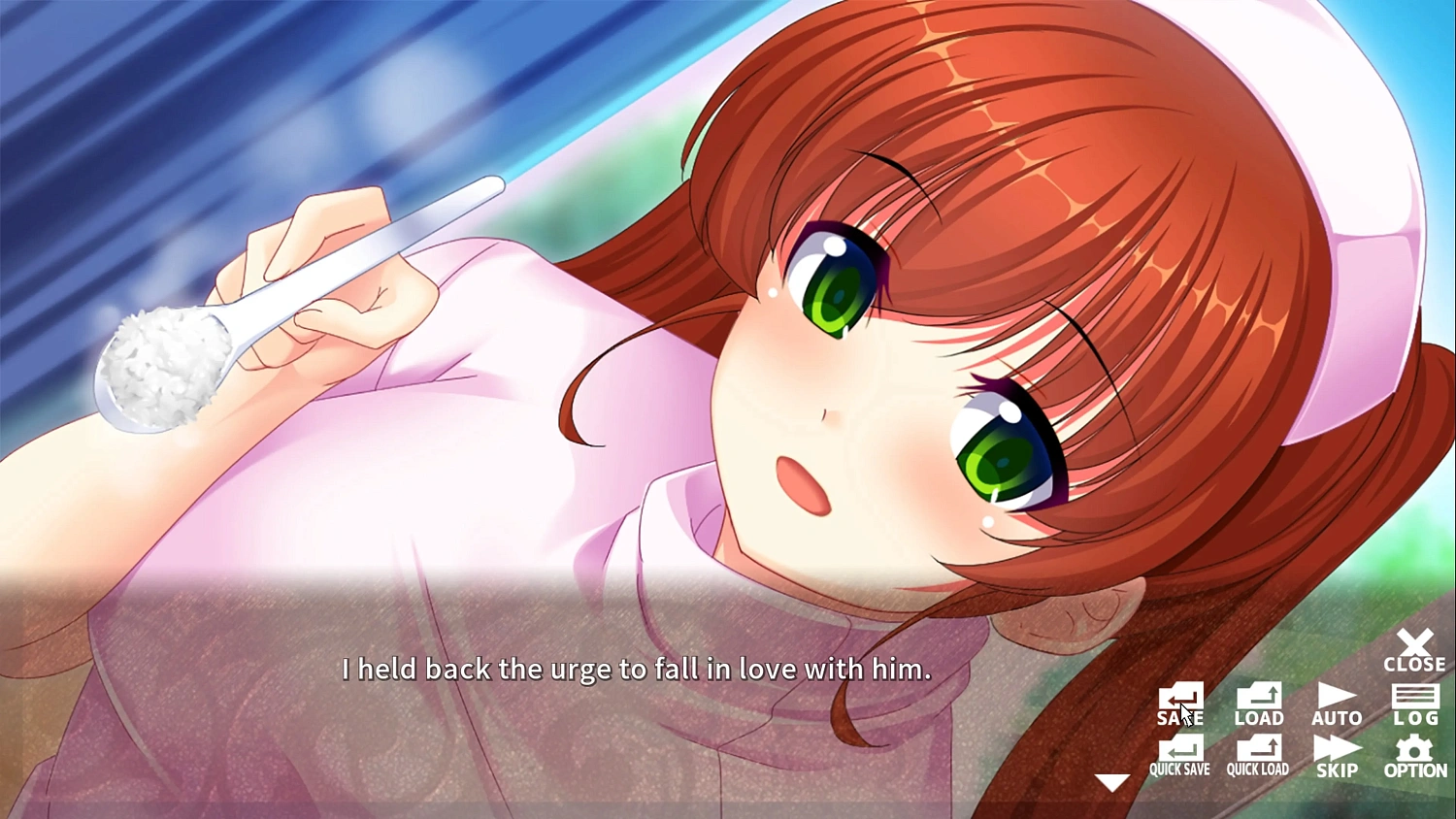1456x819 pixels.
Task: Click the dialogue text to advance the story
Action: pos(636,670)
